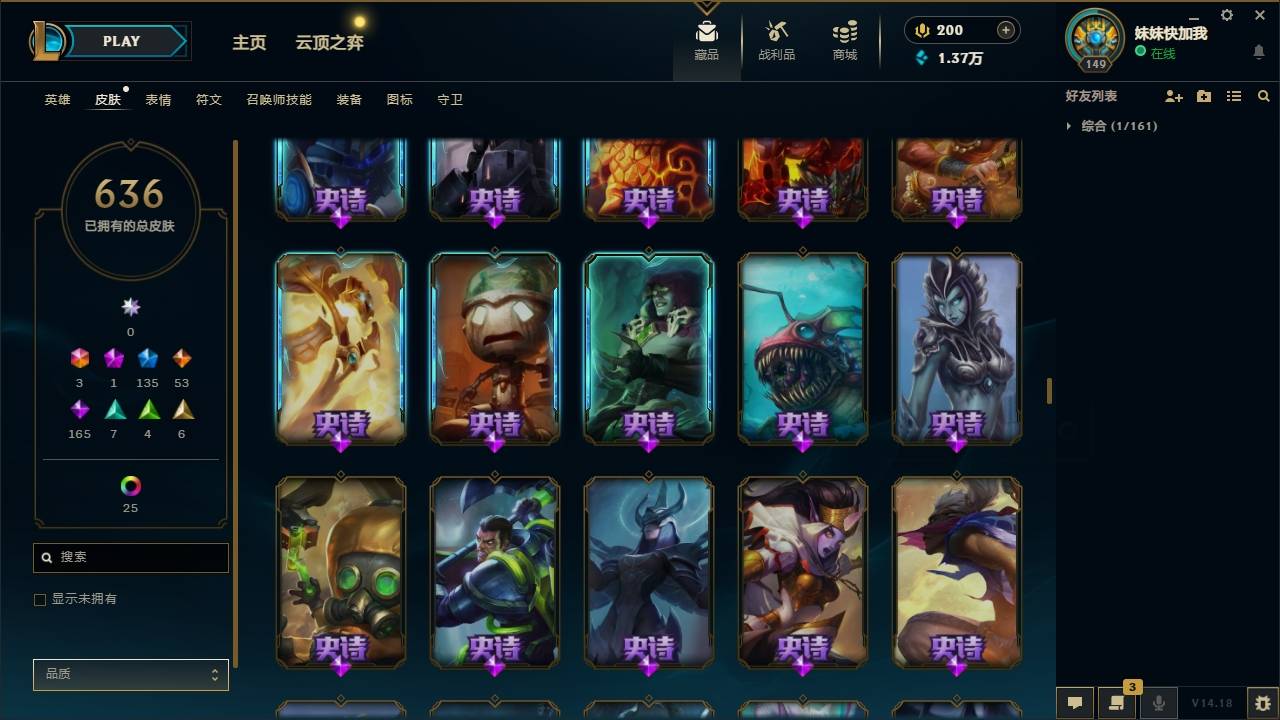Create a friend group with the folder-plus icon

coord(1204,96)
